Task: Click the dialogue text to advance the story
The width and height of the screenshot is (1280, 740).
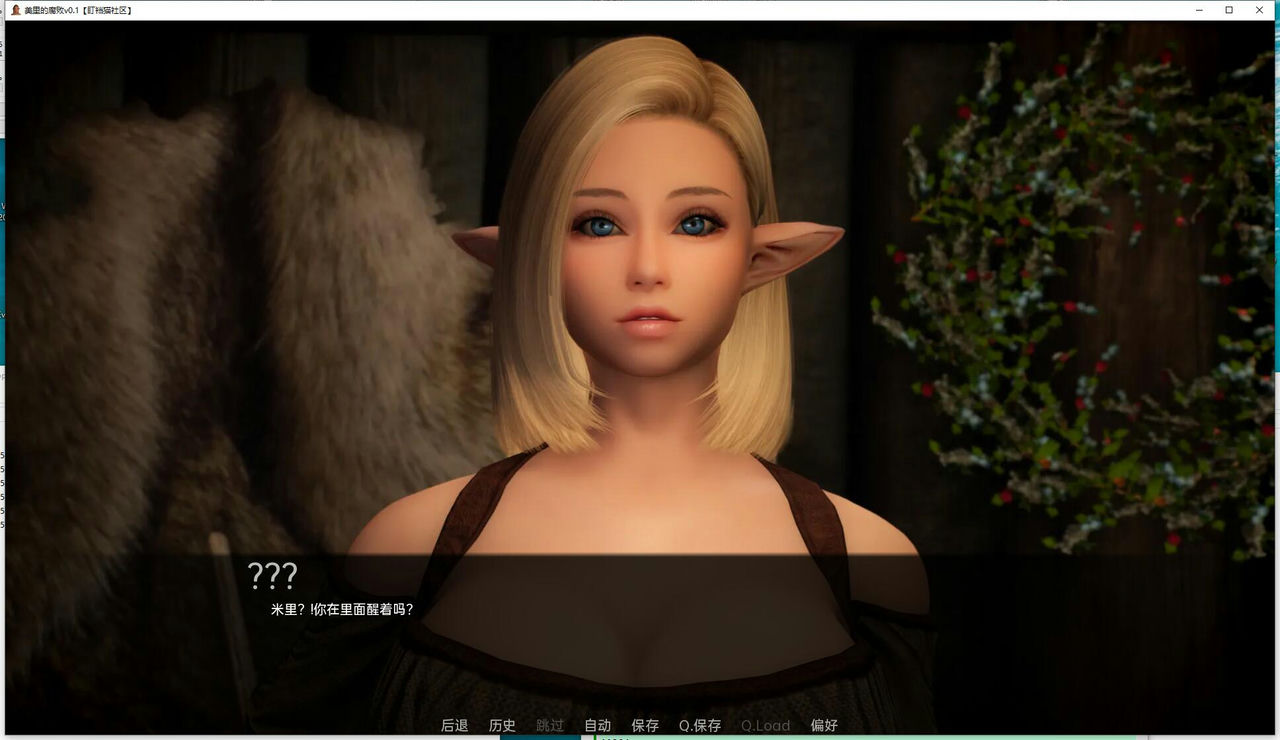Action: [x=341, y=607]
